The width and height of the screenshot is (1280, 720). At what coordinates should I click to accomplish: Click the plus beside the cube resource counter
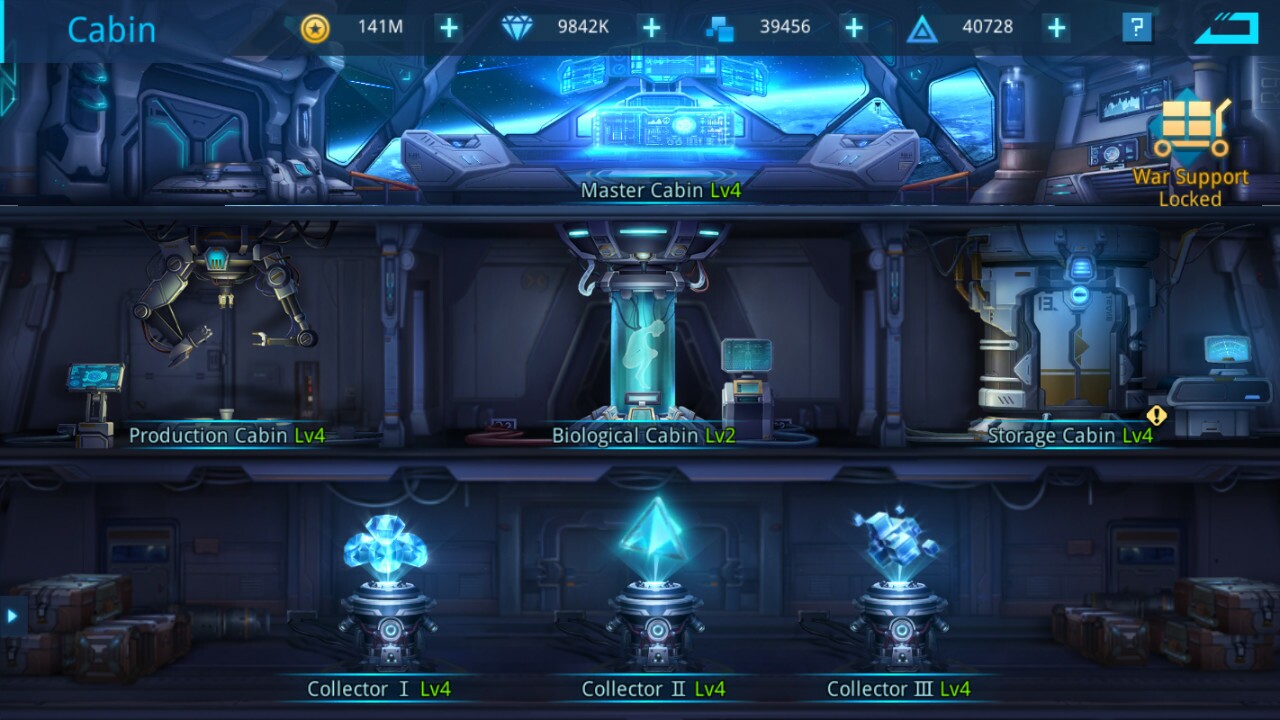854,28
